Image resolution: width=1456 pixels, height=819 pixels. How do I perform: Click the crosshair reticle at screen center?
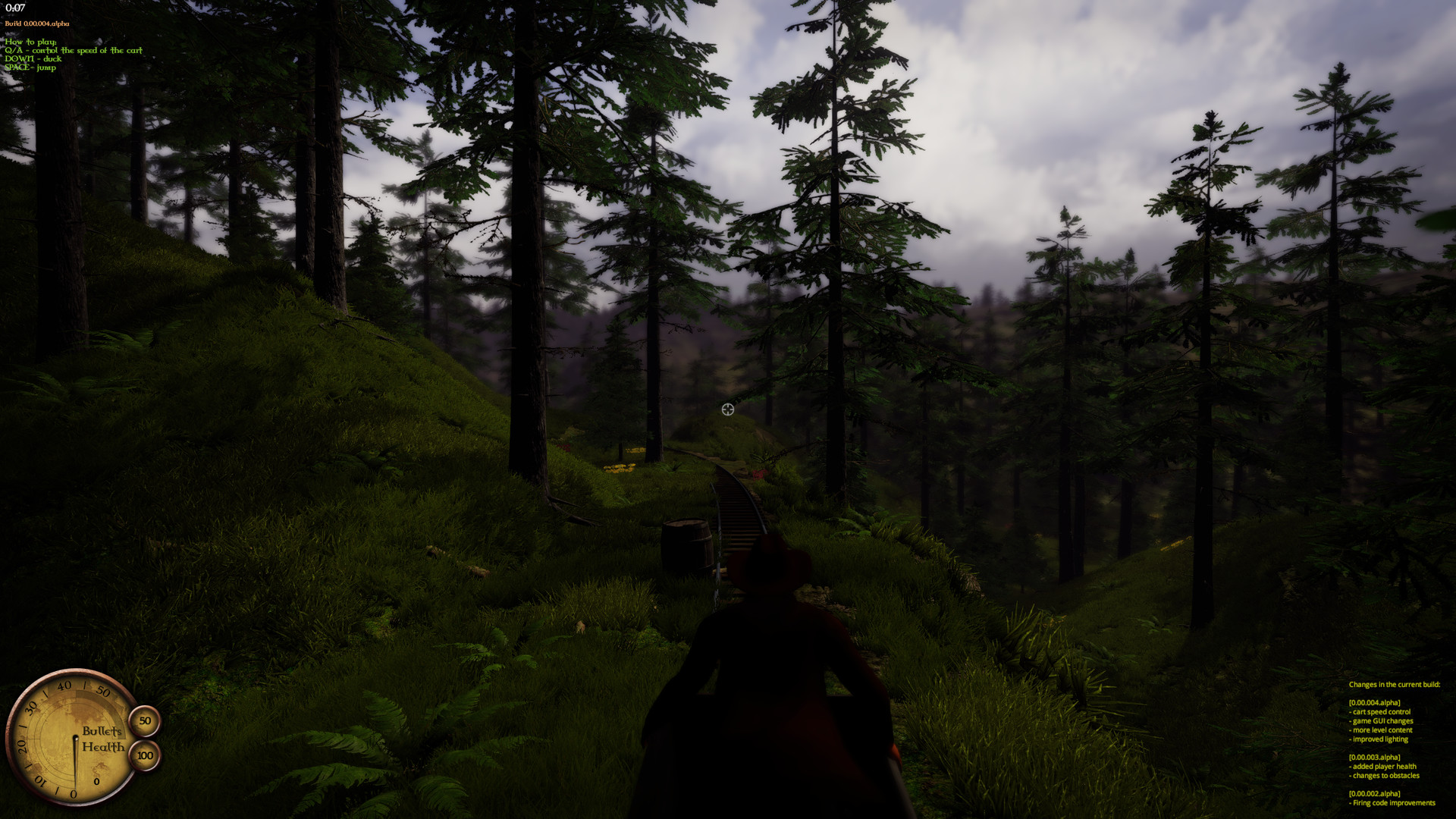tap(727, 409)
